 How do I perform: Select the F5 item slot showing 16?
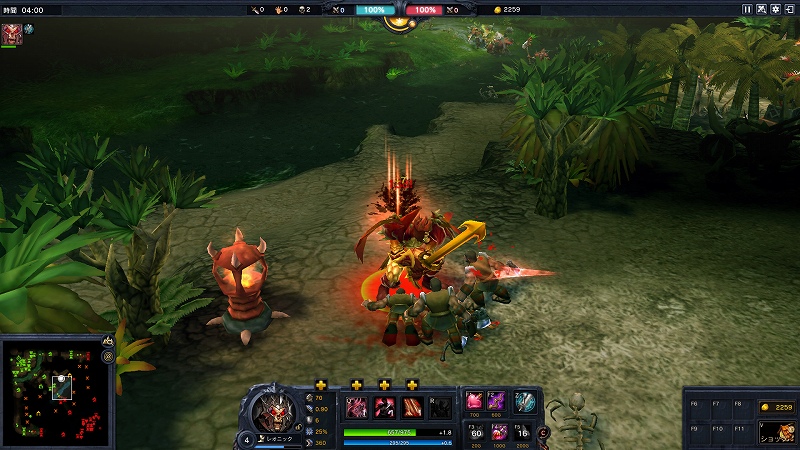pyautogui.click(x=522, y=432)
